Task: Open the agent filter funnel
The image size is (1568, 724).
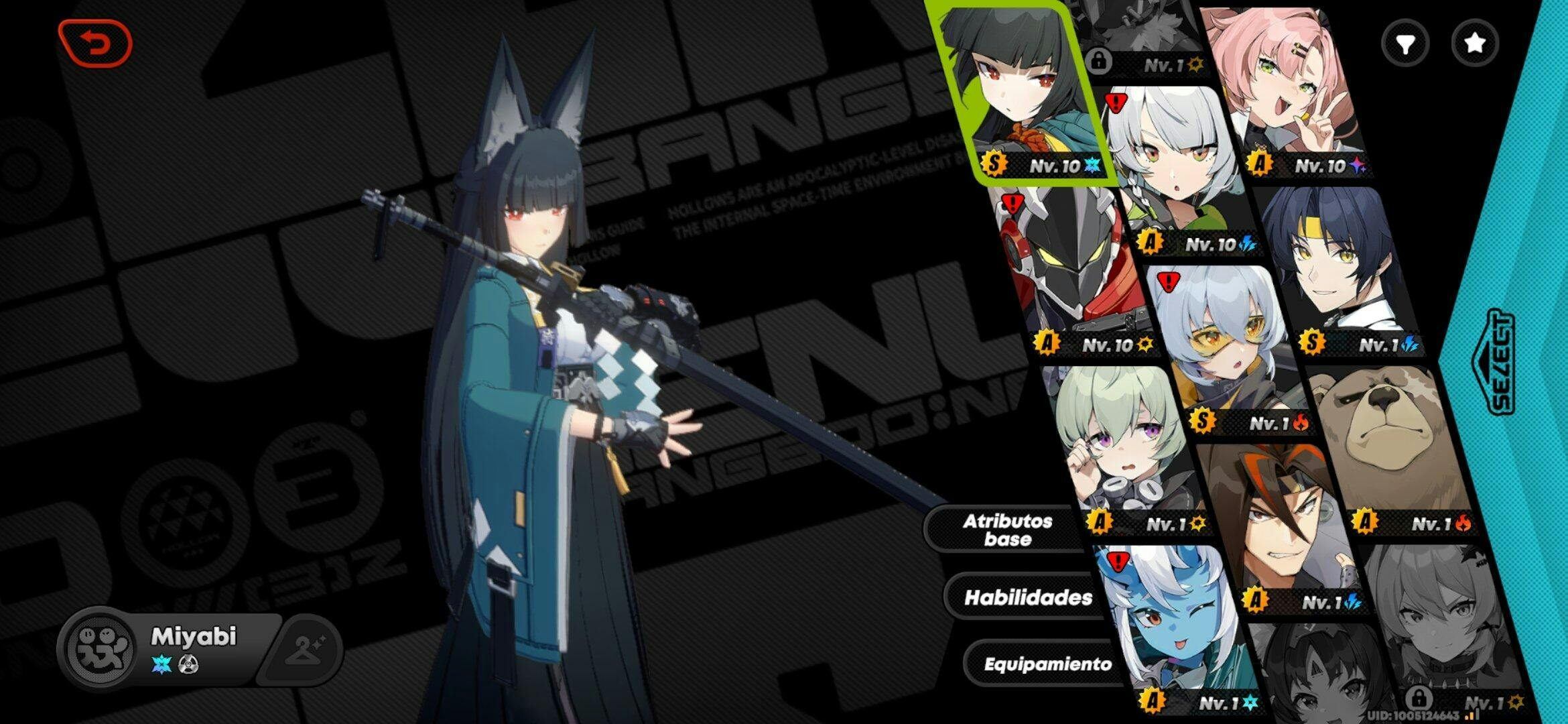Action: pos(1405,44)
